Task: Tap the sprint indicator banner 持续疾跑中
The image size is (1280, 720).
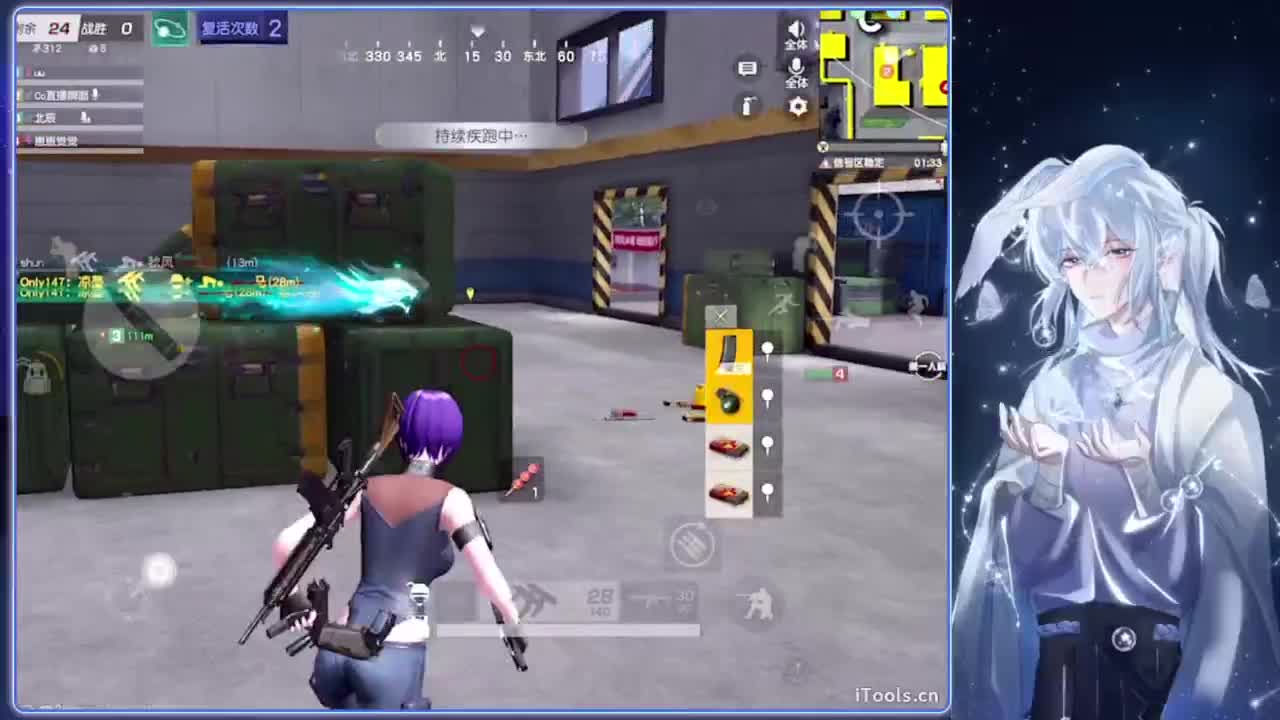Action: [x=483, y=136]
